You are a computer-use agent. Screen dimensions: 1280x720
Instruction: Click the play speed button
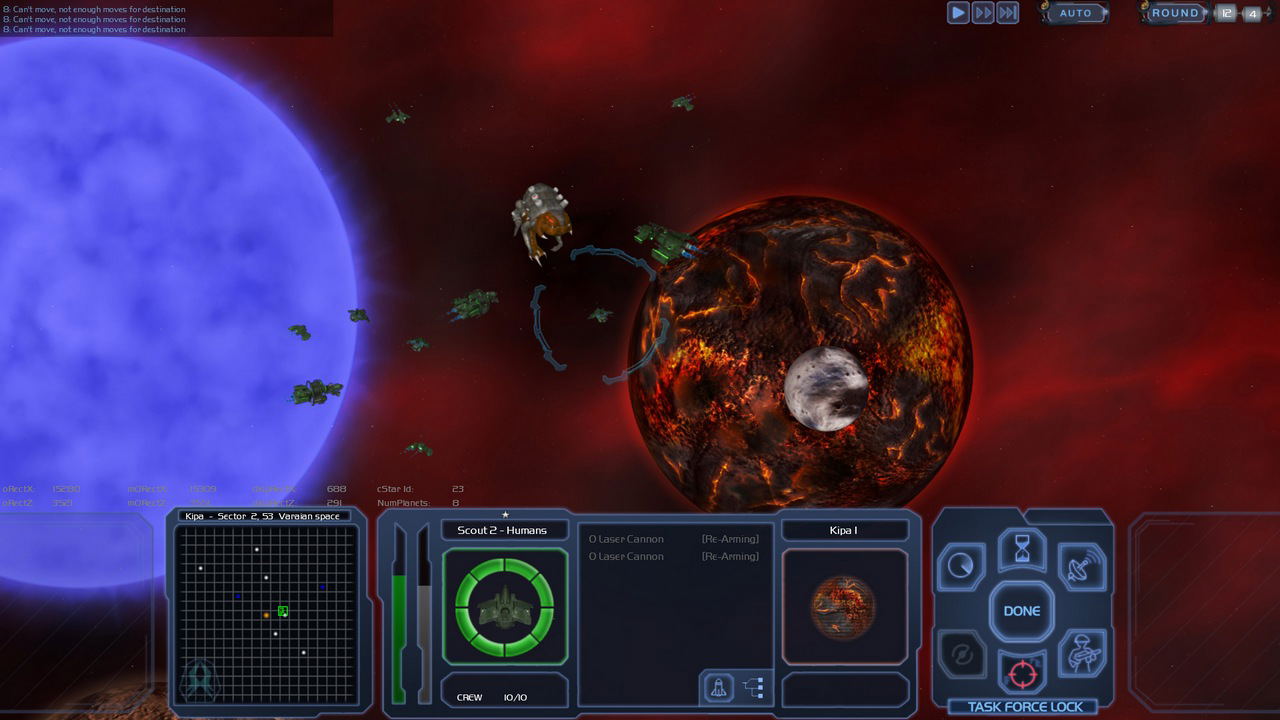[x=958, y=13]
